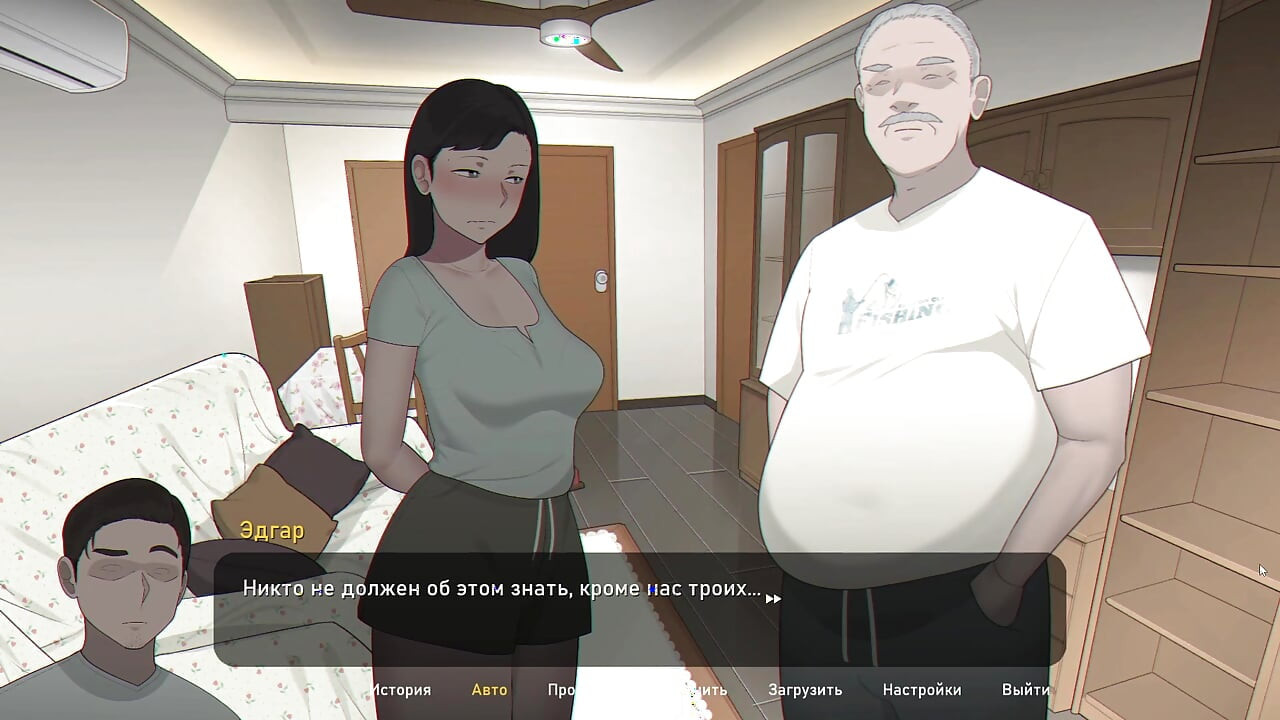Click the highlighted Авто label in the quick menu
This screenshot has width=1280, height=720.
pos(489,690)
